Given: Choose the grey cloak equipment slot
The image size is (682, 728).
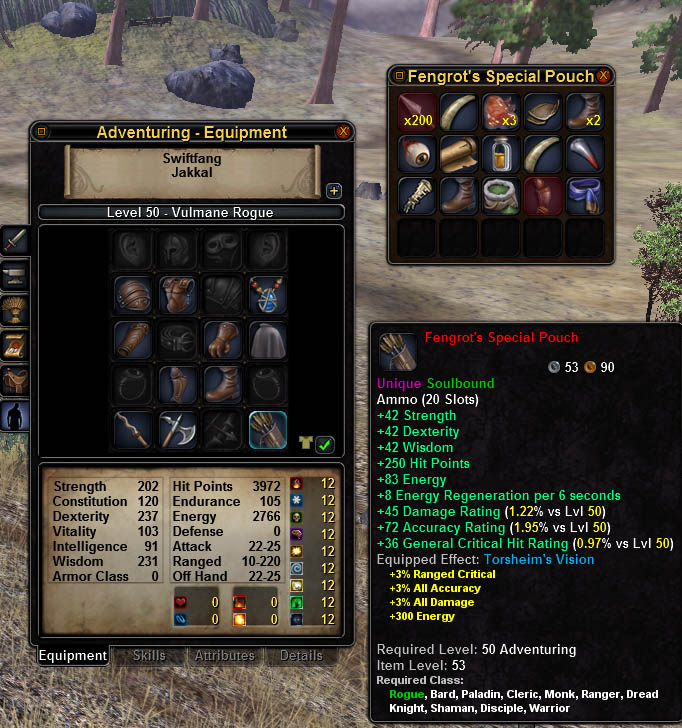Looking at the screenshot, I should [268, 340].
